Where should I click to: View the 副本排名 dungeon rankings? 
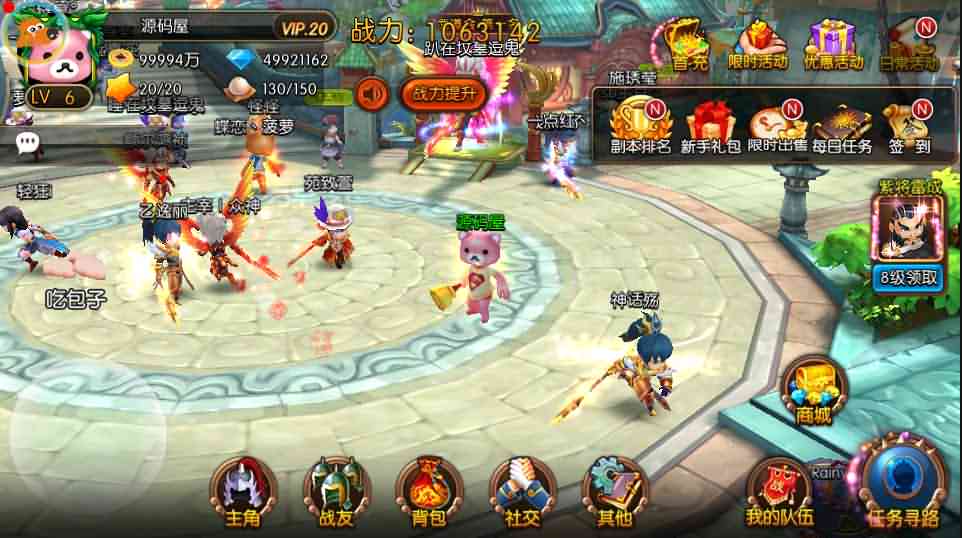coord(640,126)
